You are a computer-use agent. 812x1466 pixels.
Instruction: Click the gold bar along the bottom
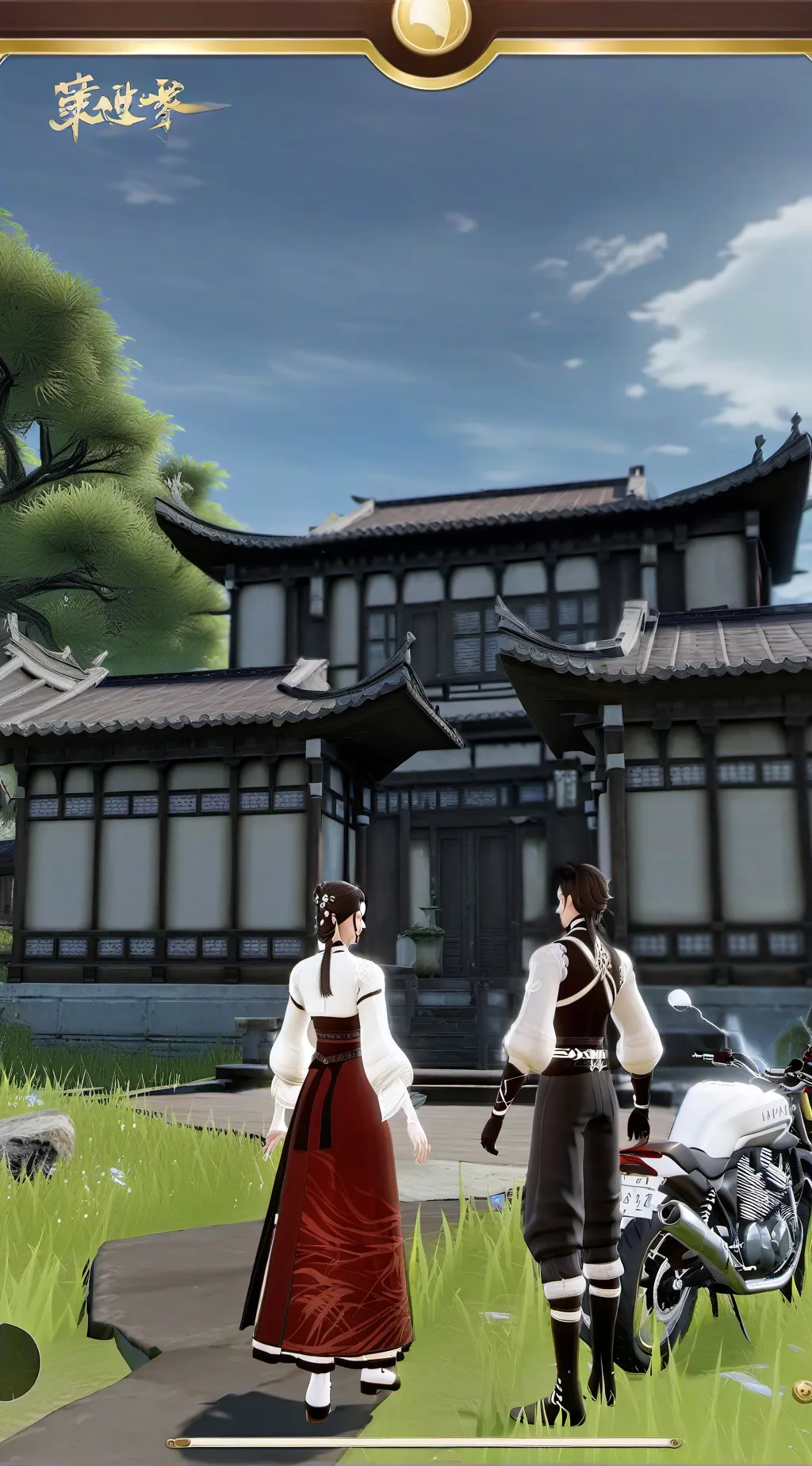point(423,1442)
